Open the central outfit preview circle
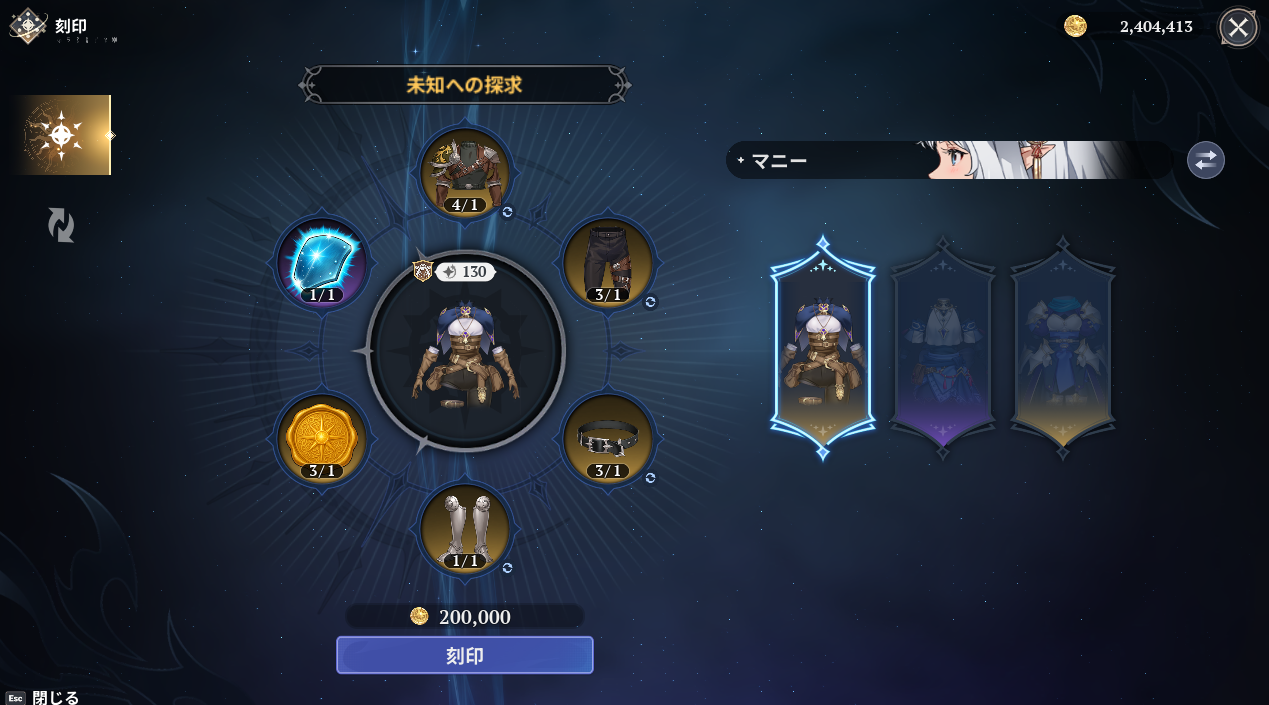The height and width of the screenshot is (705, 1269). tap(466, 352)
